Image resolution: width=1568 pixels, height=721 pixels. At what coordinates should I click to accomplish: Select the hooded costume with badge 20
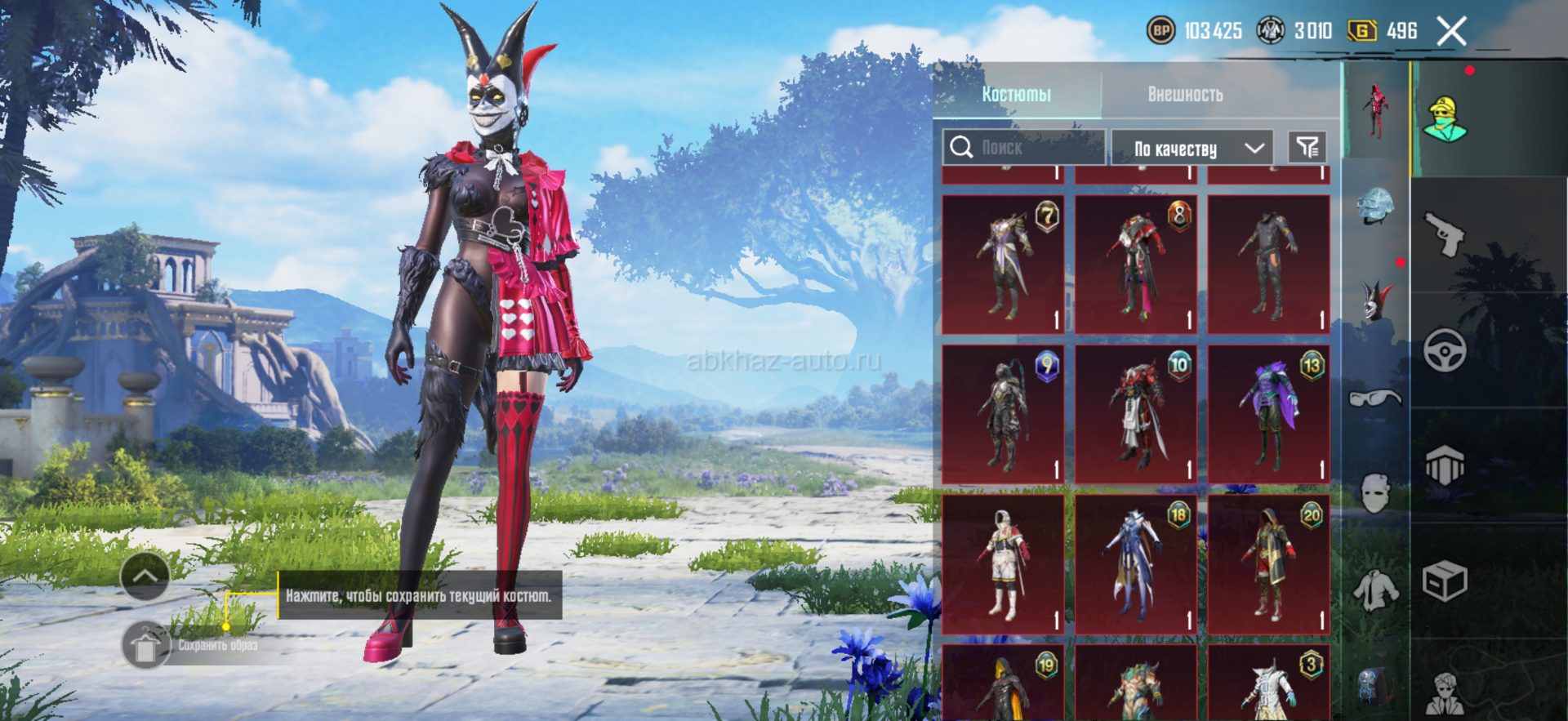coord(1269,564)
